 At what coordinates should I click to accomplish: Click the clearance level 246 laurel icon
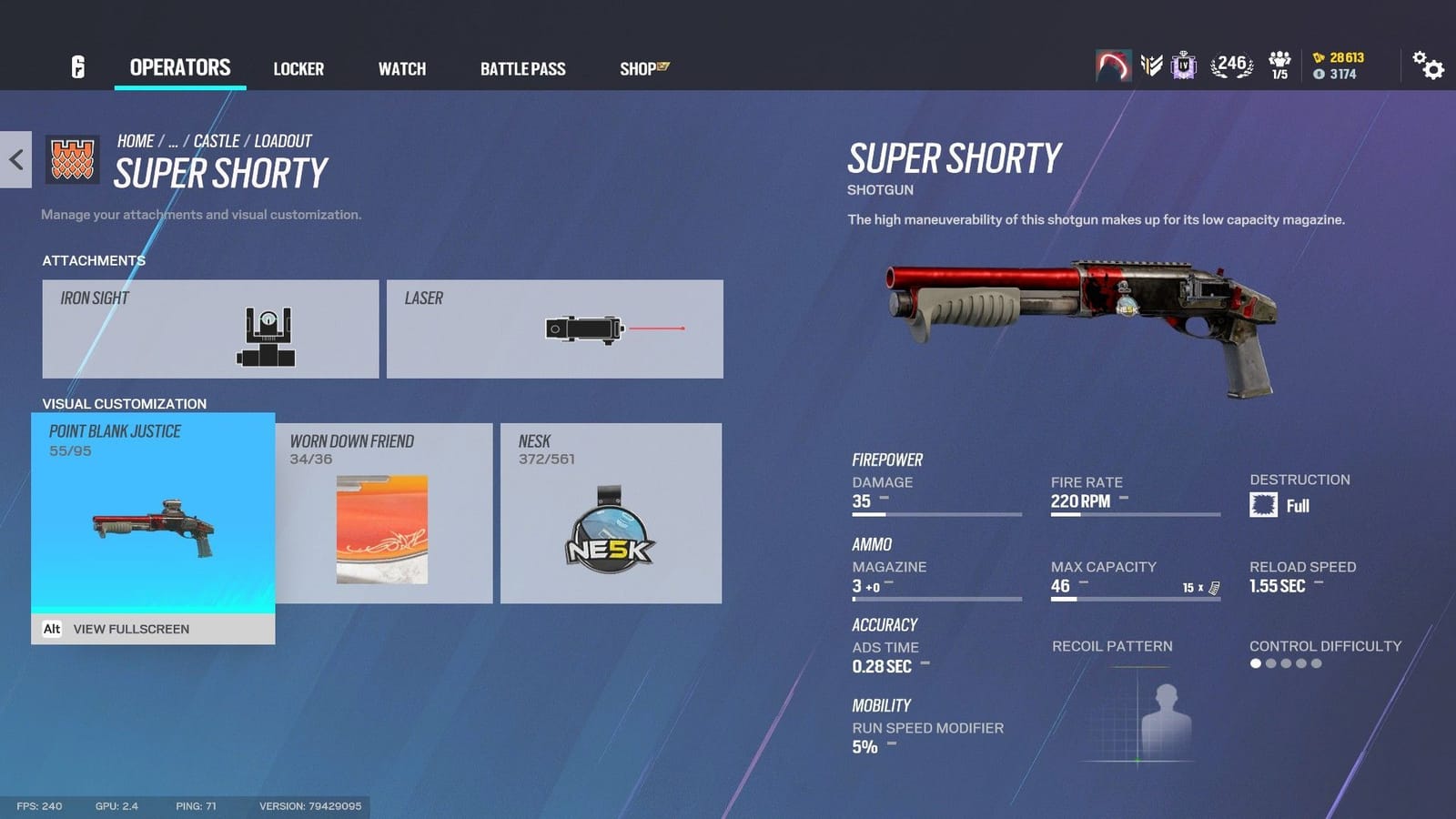1231,64
